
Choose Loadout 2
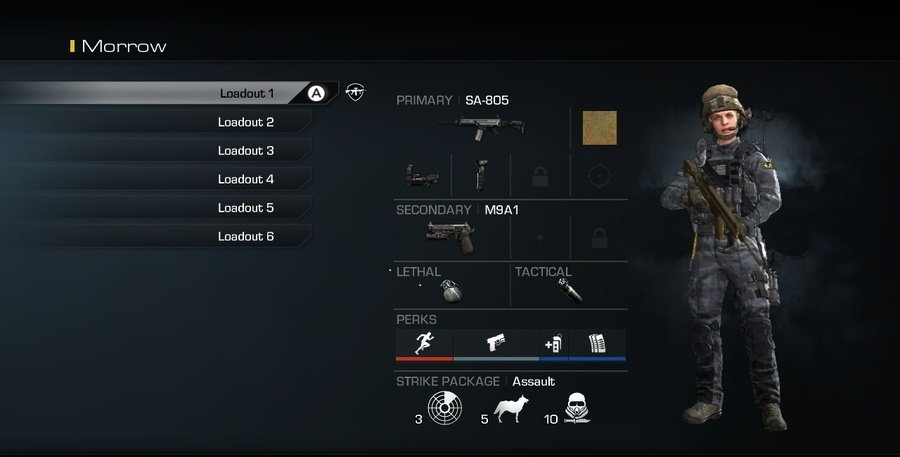246,122
